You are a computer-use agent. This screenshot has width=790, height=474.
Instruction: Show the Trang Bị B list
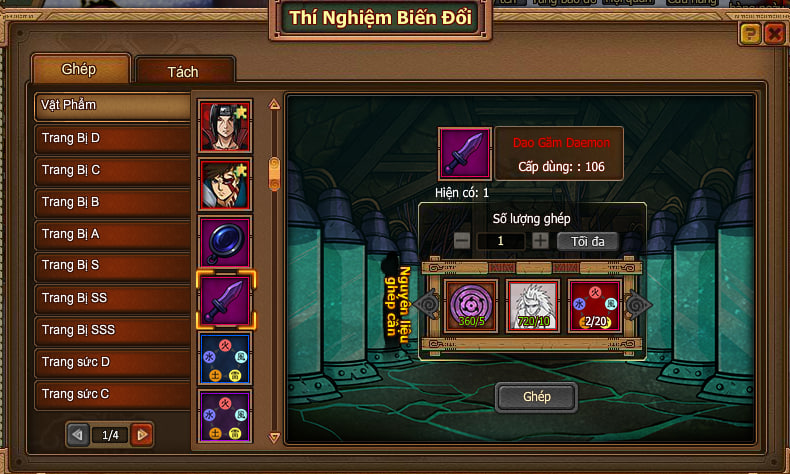point(112,202)
